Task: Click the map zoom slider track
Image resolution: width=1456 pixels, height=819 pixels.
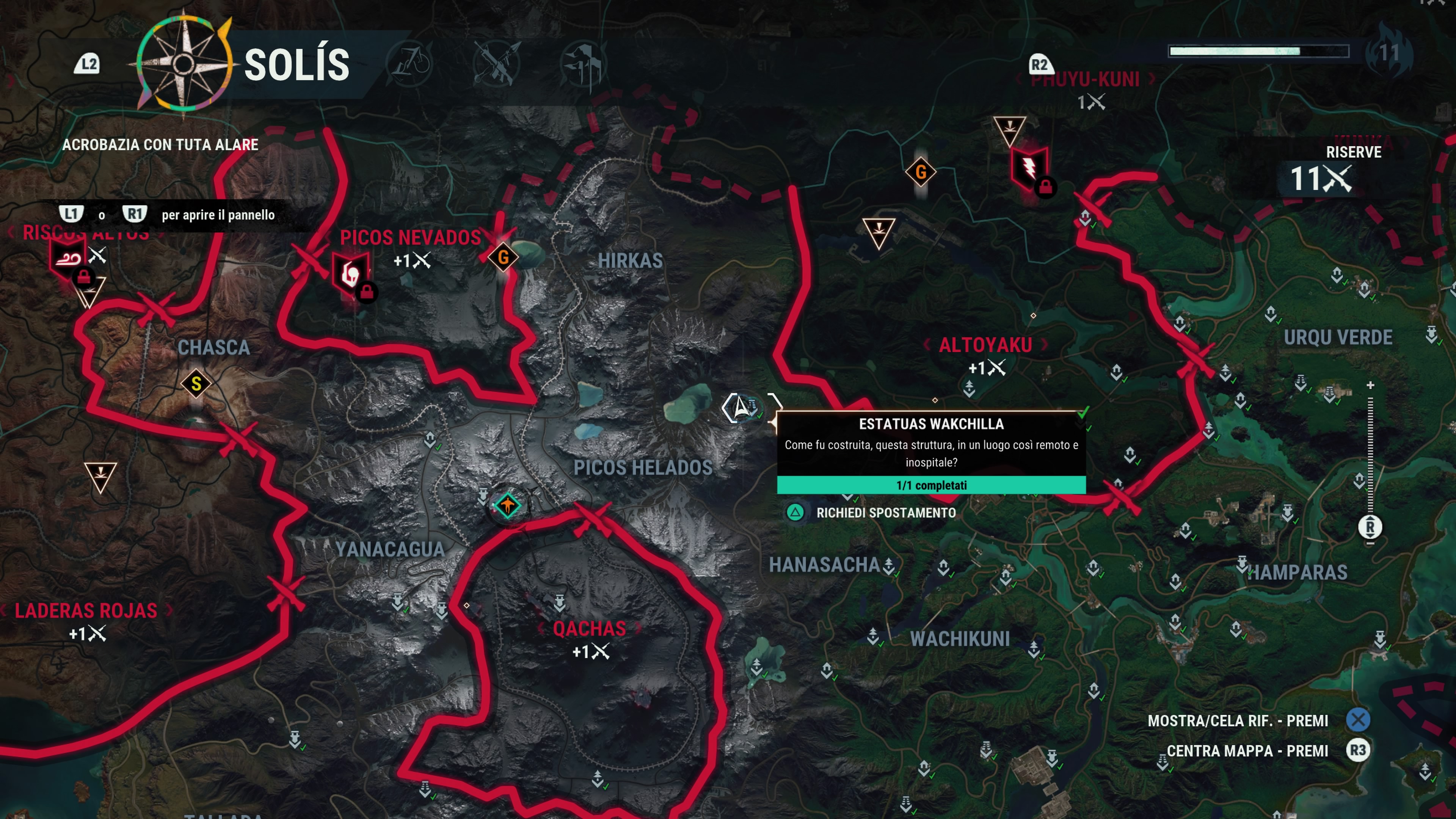Action: (1370, 452)
